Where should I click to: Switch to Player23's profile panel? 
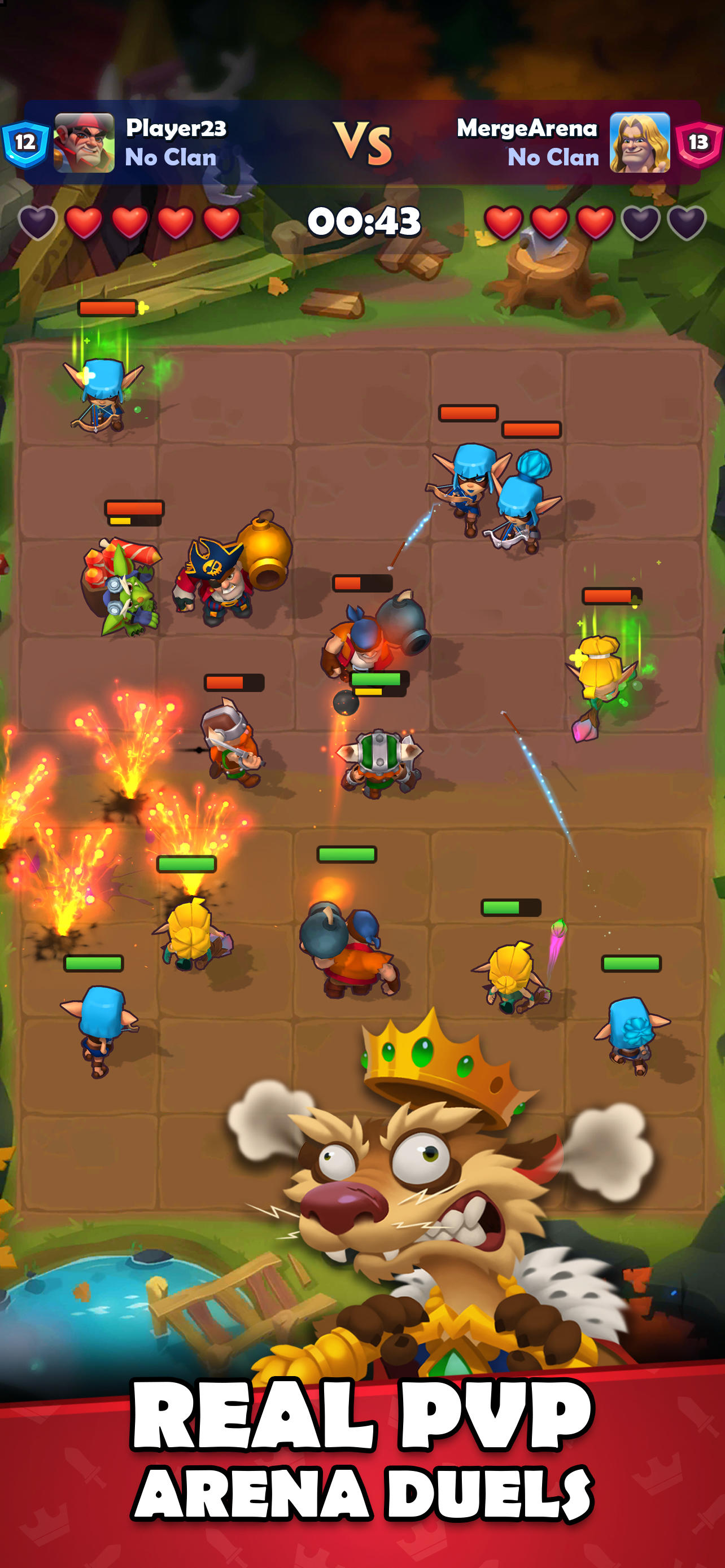pyautogui.click(x=82, y=142)
